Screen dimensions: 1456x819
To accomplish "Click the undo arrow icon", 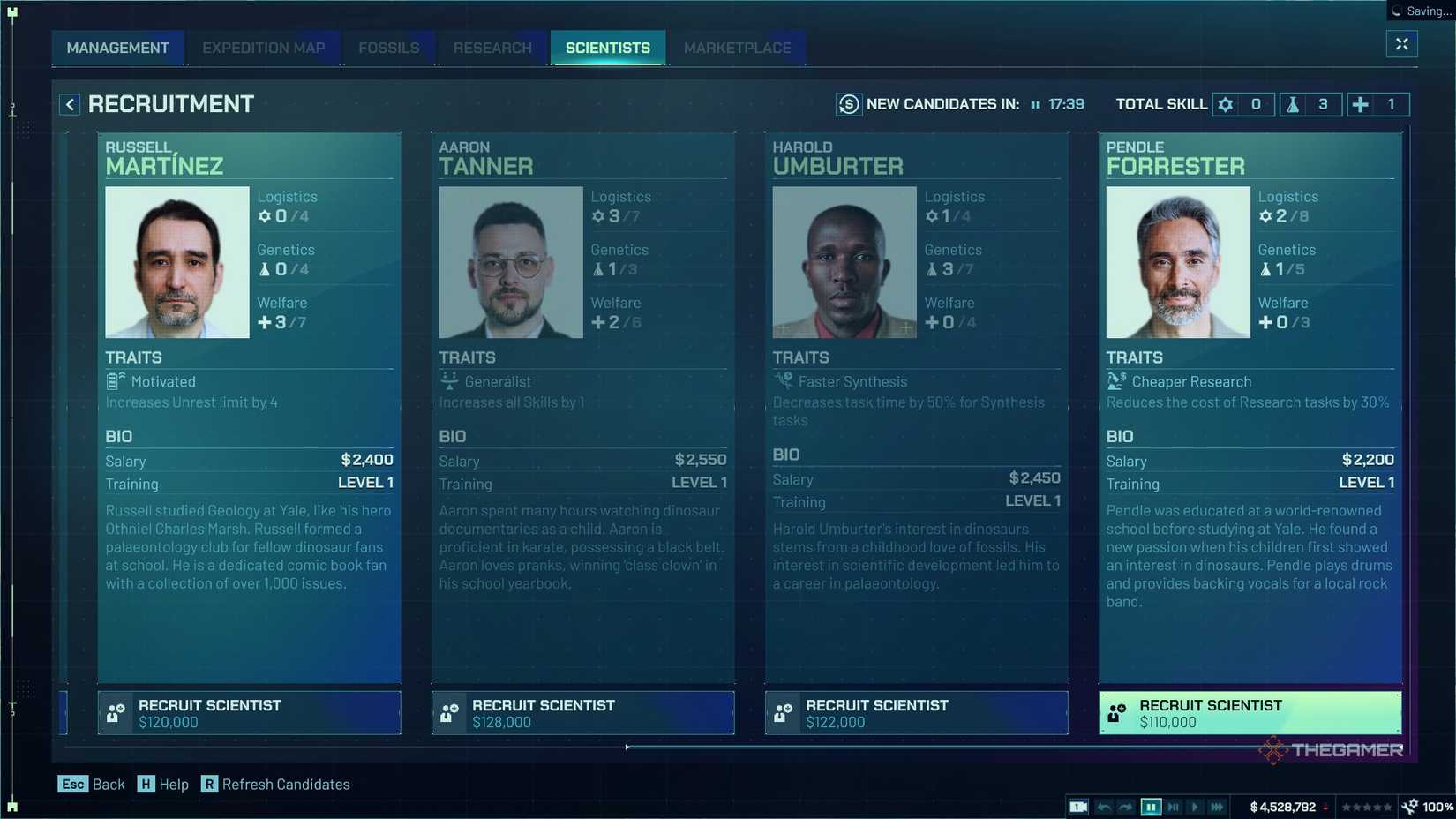I will [1104, 806].
